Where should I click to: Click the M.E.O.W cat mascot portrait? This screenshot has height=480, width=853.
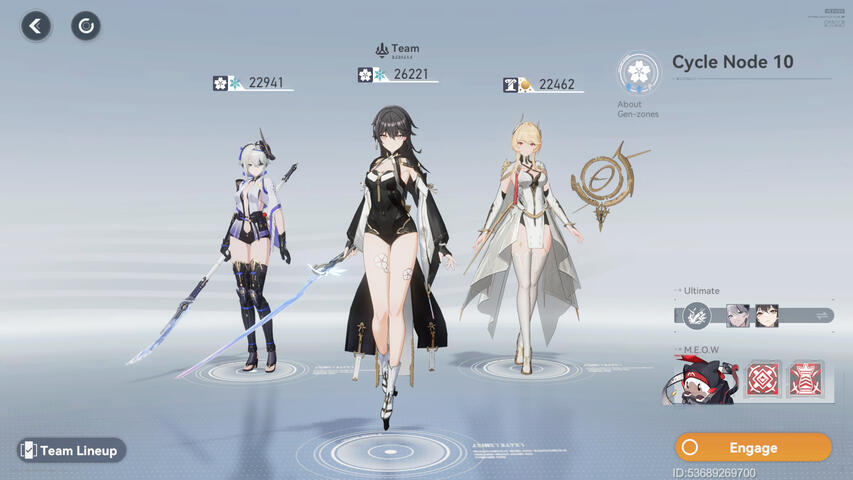(x=701, y=381)
